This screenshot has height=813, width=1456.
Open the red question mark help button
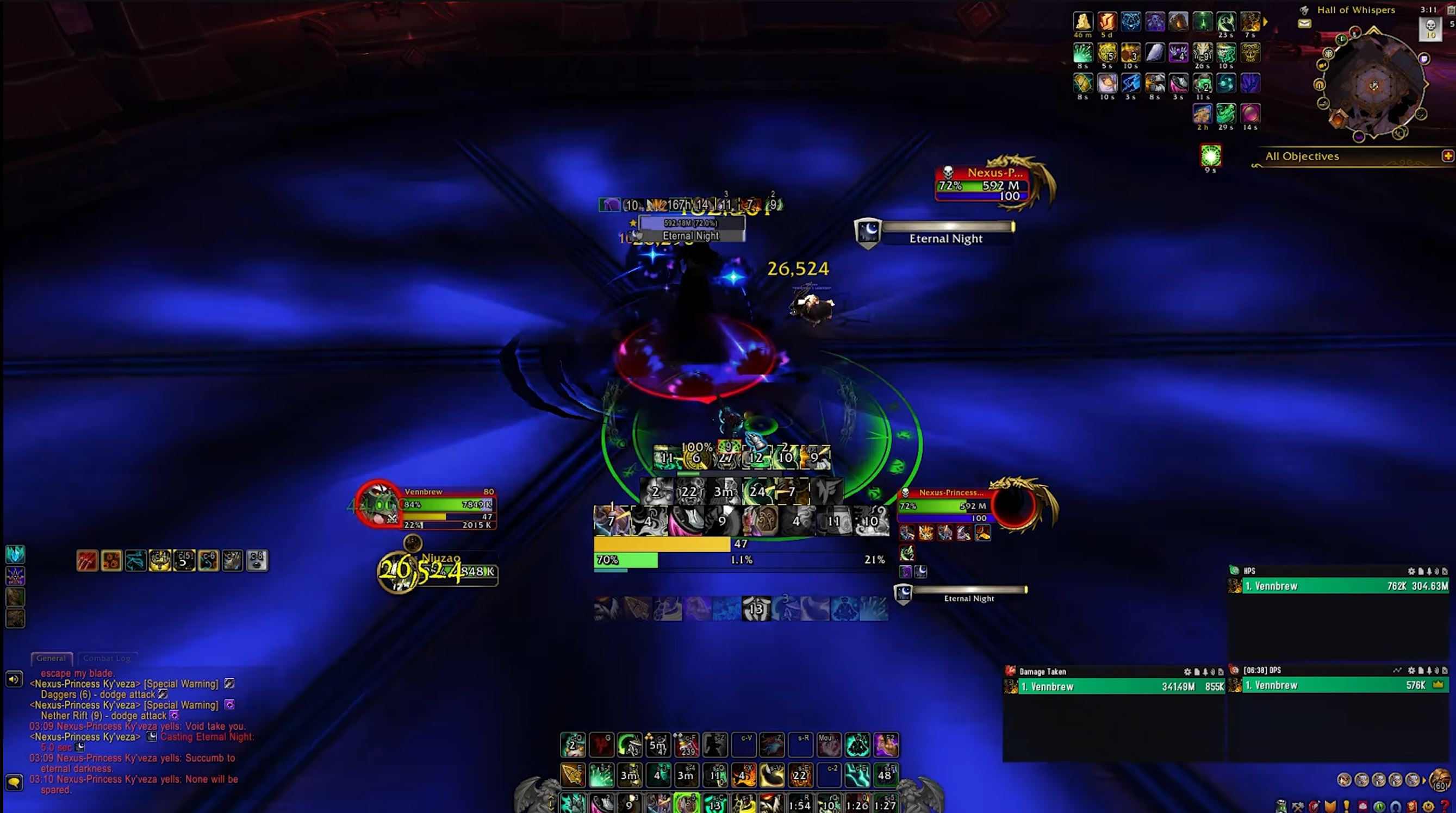[x=1445, y=806]
